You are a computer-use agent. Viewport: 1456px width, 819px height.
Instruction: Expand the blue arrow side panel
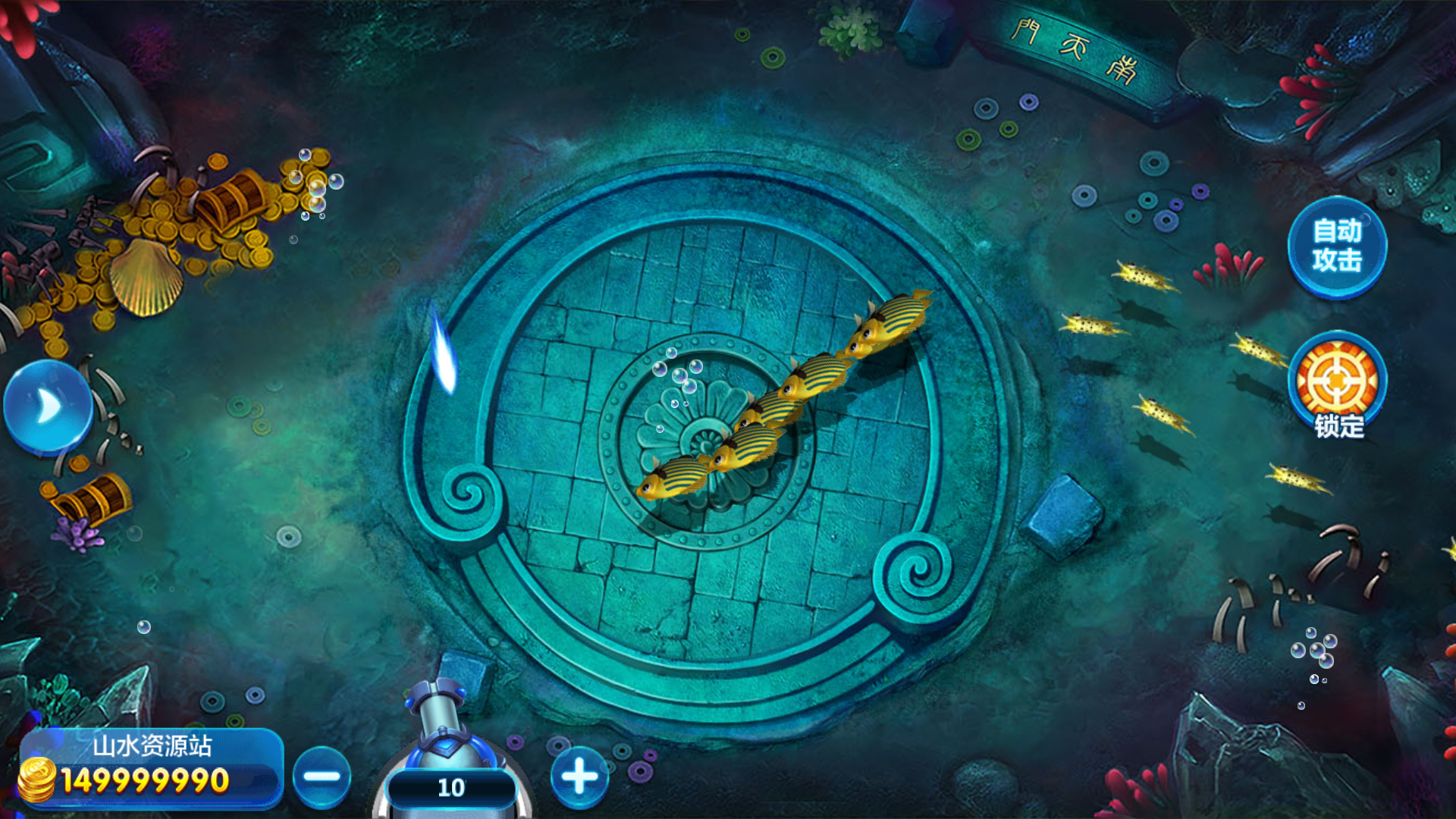[48, 407]
